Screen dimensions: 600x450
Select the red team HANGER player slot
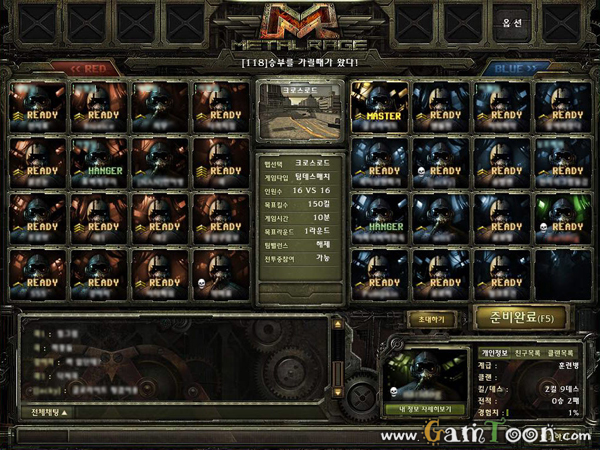(x=99, y=164)
